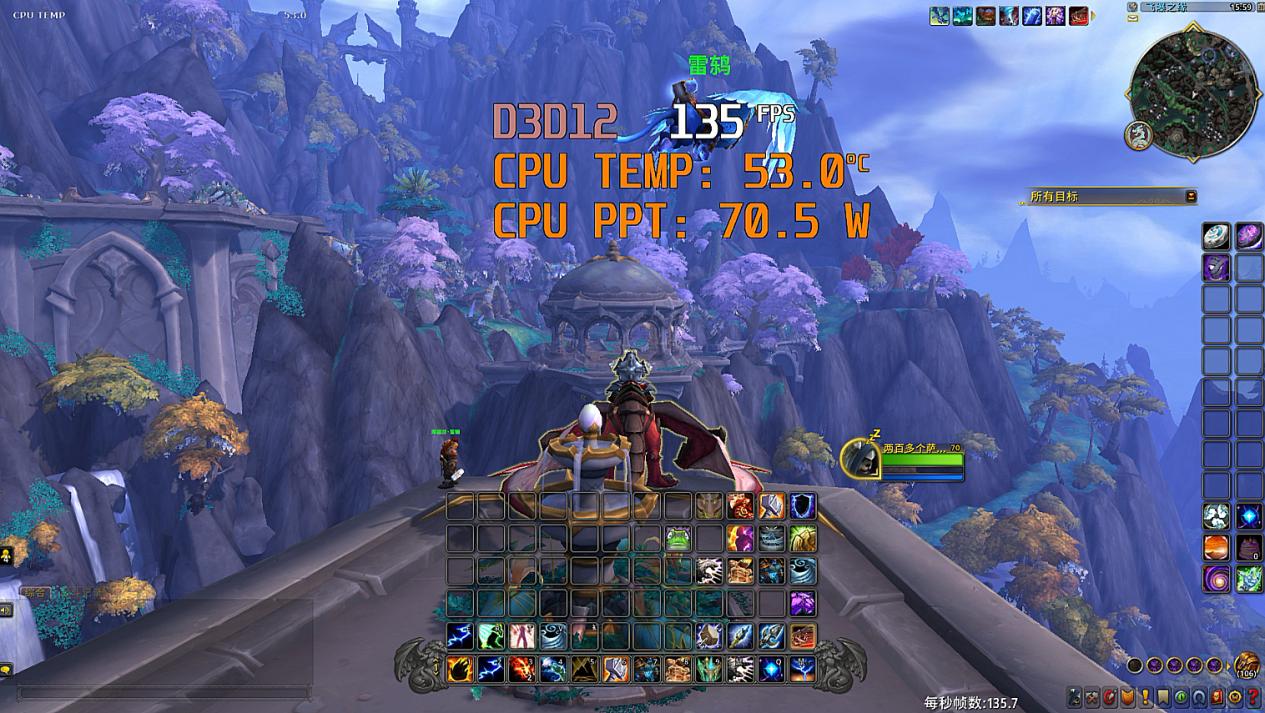Activate the red fire ability on key 3
The height and width of the screenshot is (713, 1265).
[523, 668]
